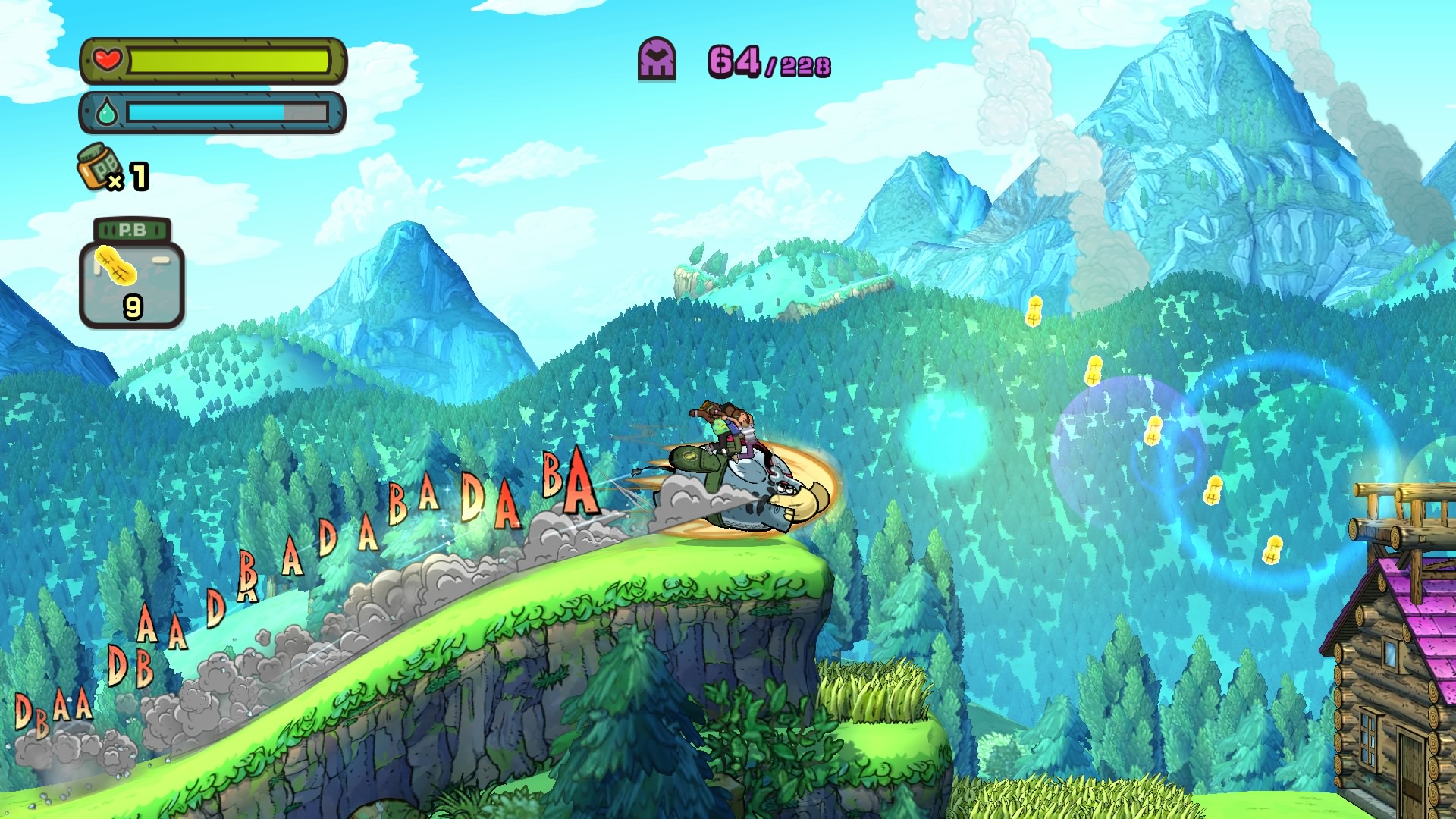Select the P.B peanut collection jar
This screenshot has width=1456, height=819.
tap(132, 274)
